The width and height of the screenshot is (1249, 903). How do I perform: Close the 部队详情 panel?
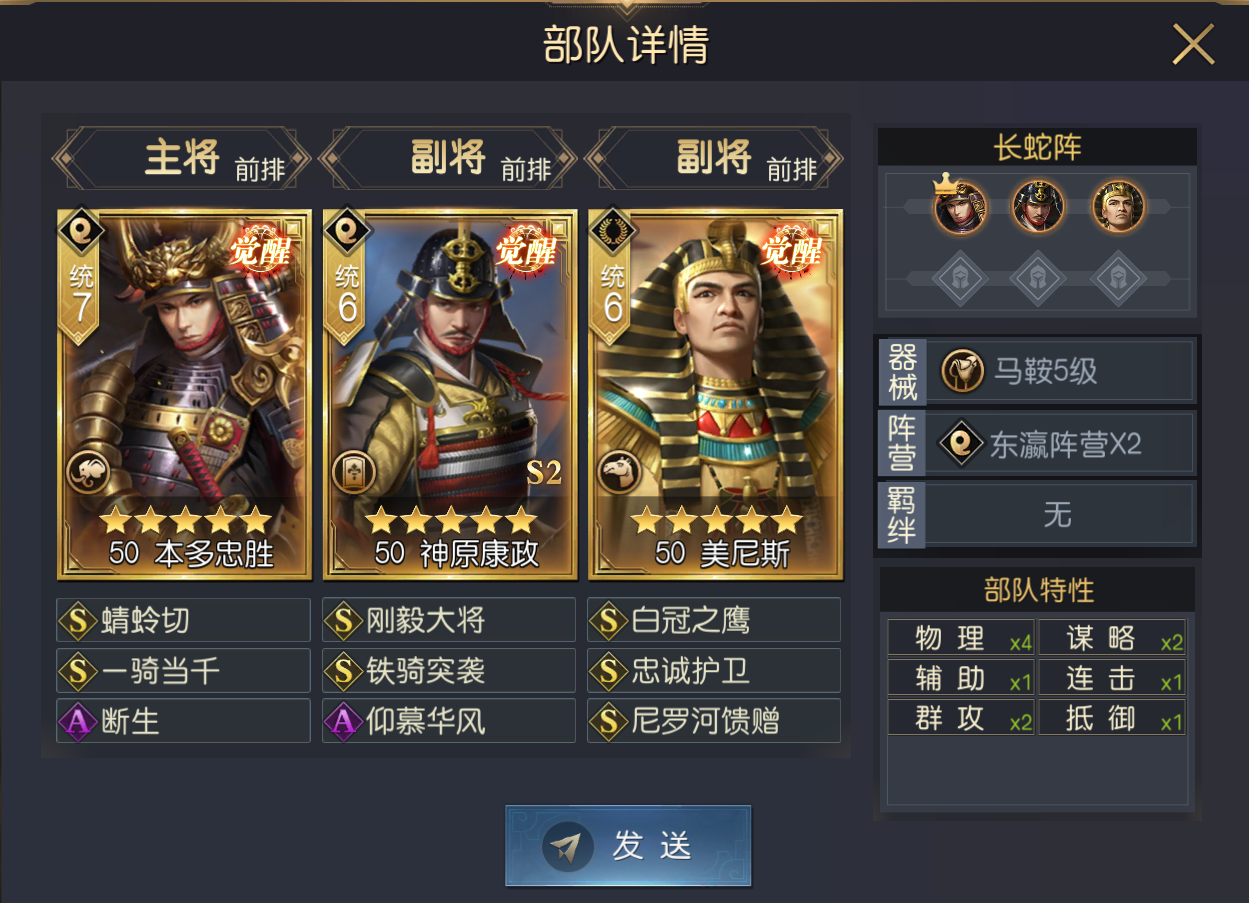point(1192,45)
